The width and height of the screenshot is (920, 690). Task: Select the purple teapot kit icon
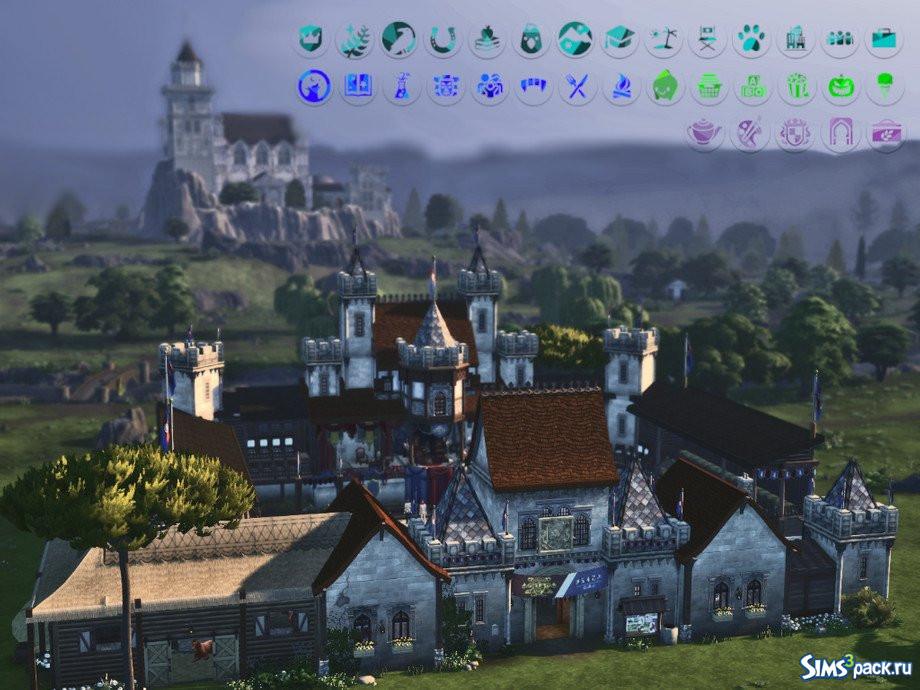[705, 132]
